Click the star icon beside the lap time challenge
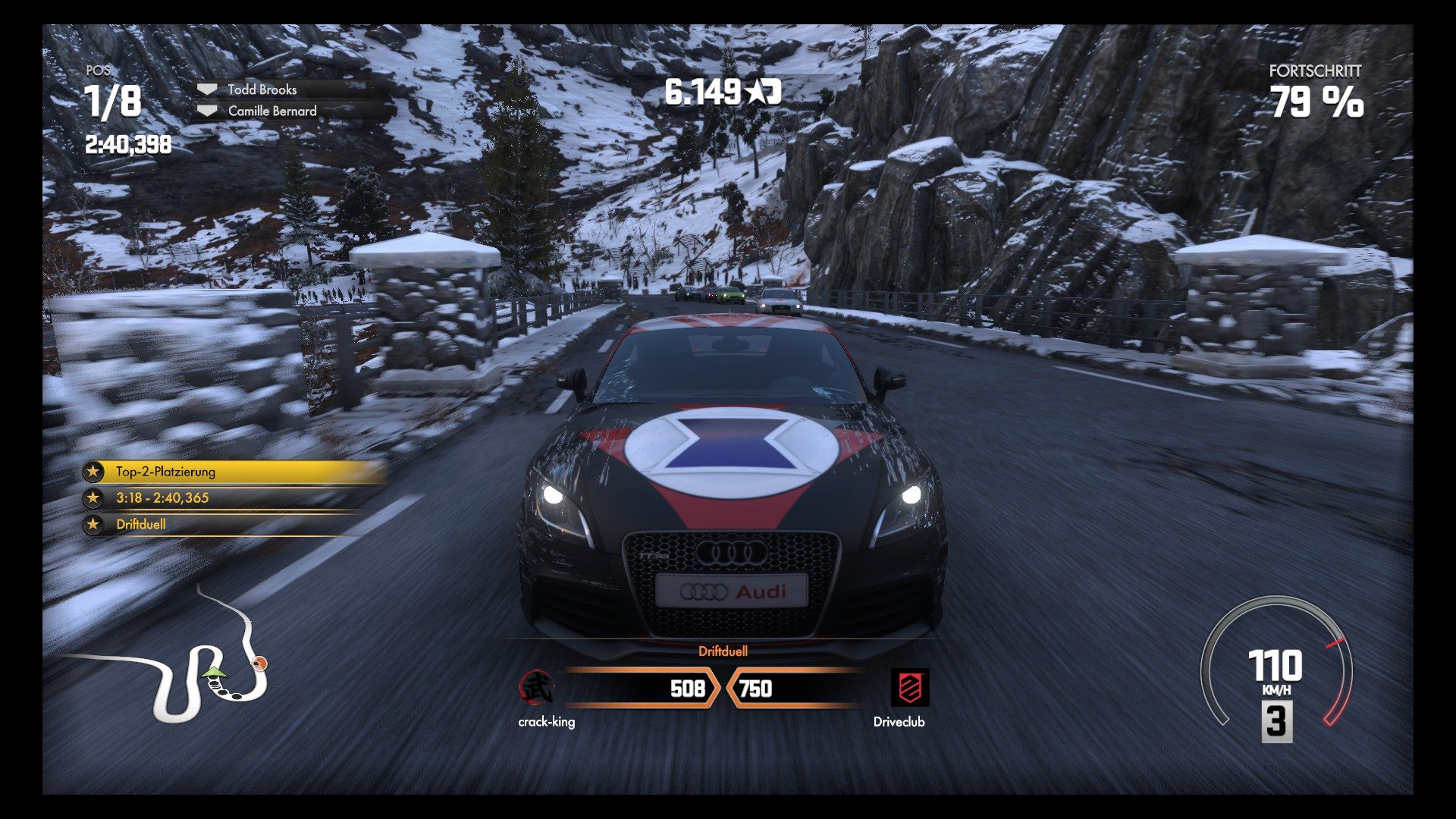 (93, 497)
